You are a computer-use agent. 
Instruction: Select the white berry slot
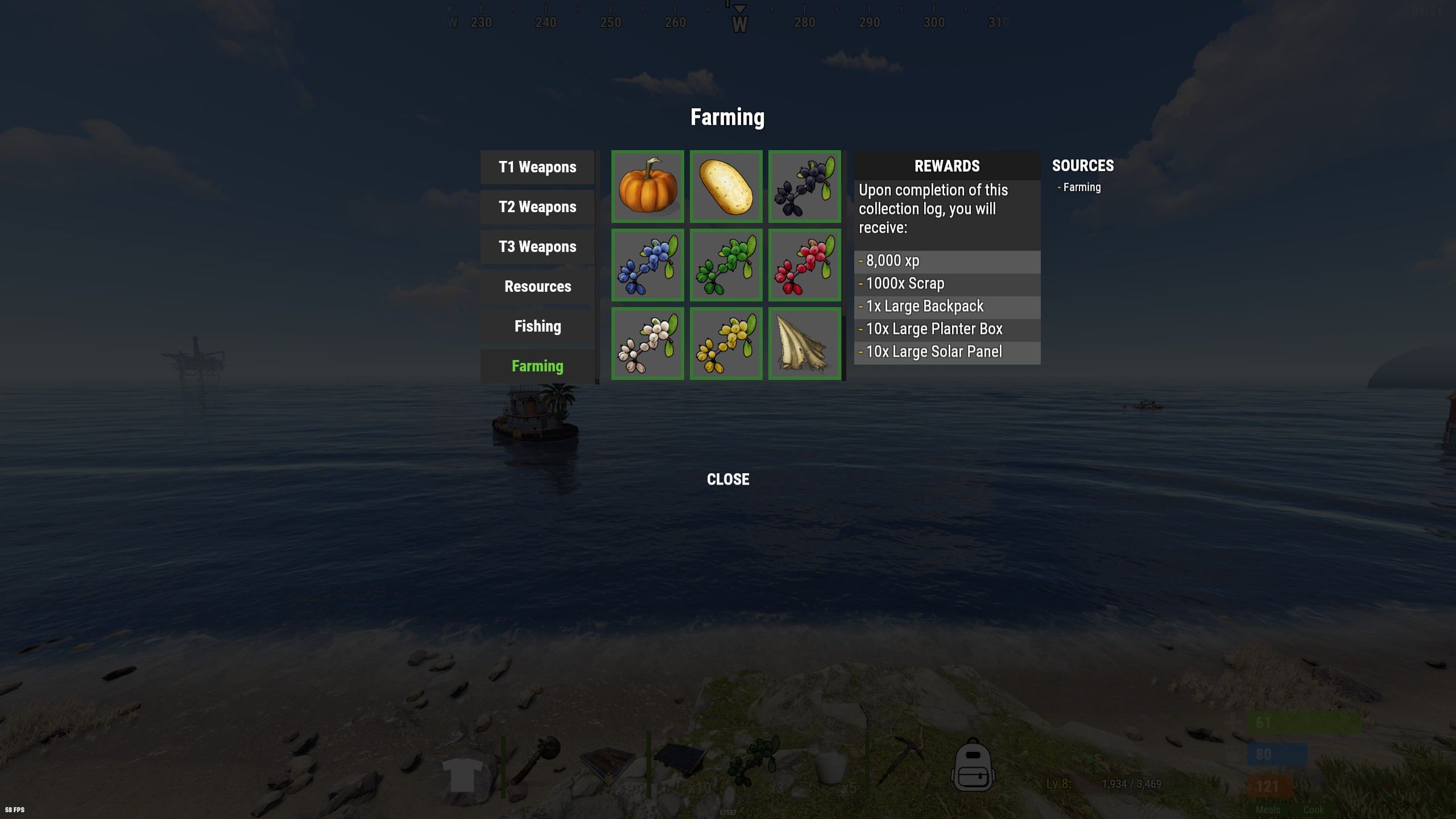(x=648, y=344)
